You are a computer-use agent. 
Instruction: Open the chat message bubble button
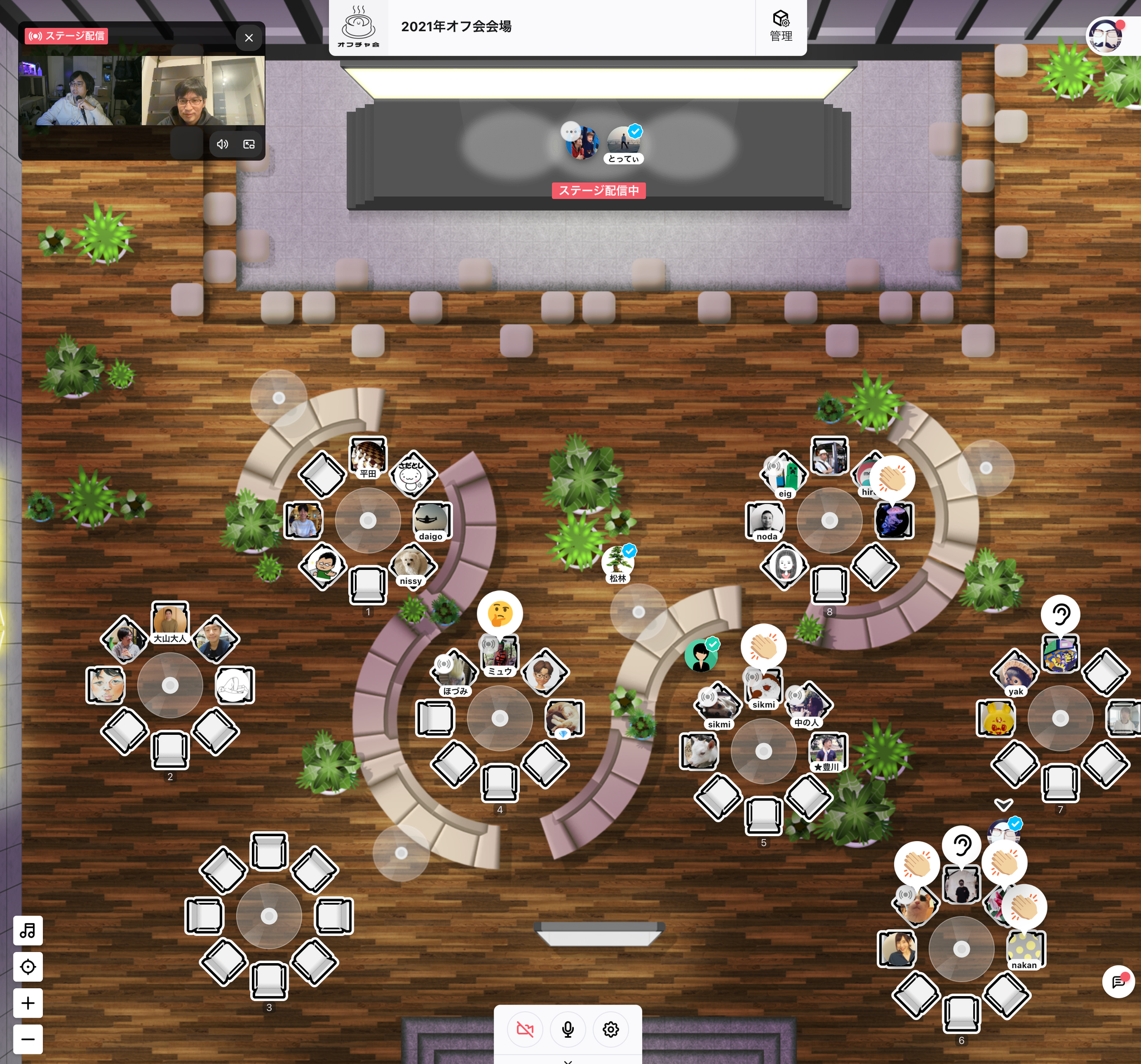(1118, 982)
